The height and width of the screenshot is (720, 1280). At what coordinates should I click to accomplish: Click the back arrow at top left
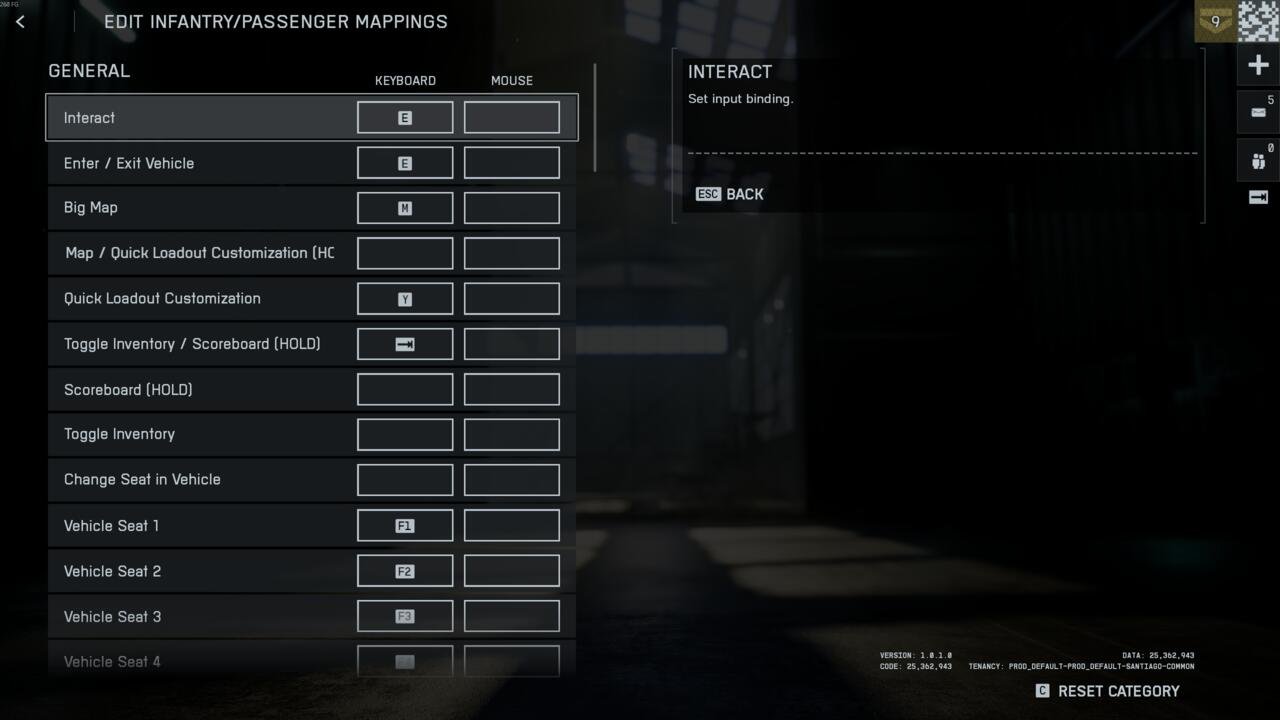click(20, 21)
